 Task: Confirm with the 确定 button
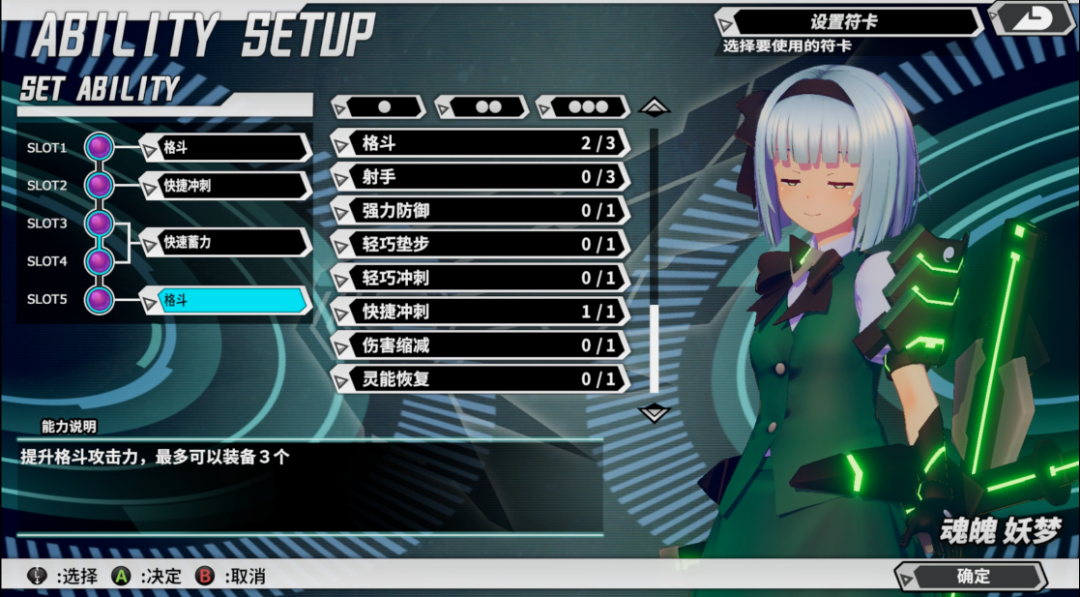point(972,576)
